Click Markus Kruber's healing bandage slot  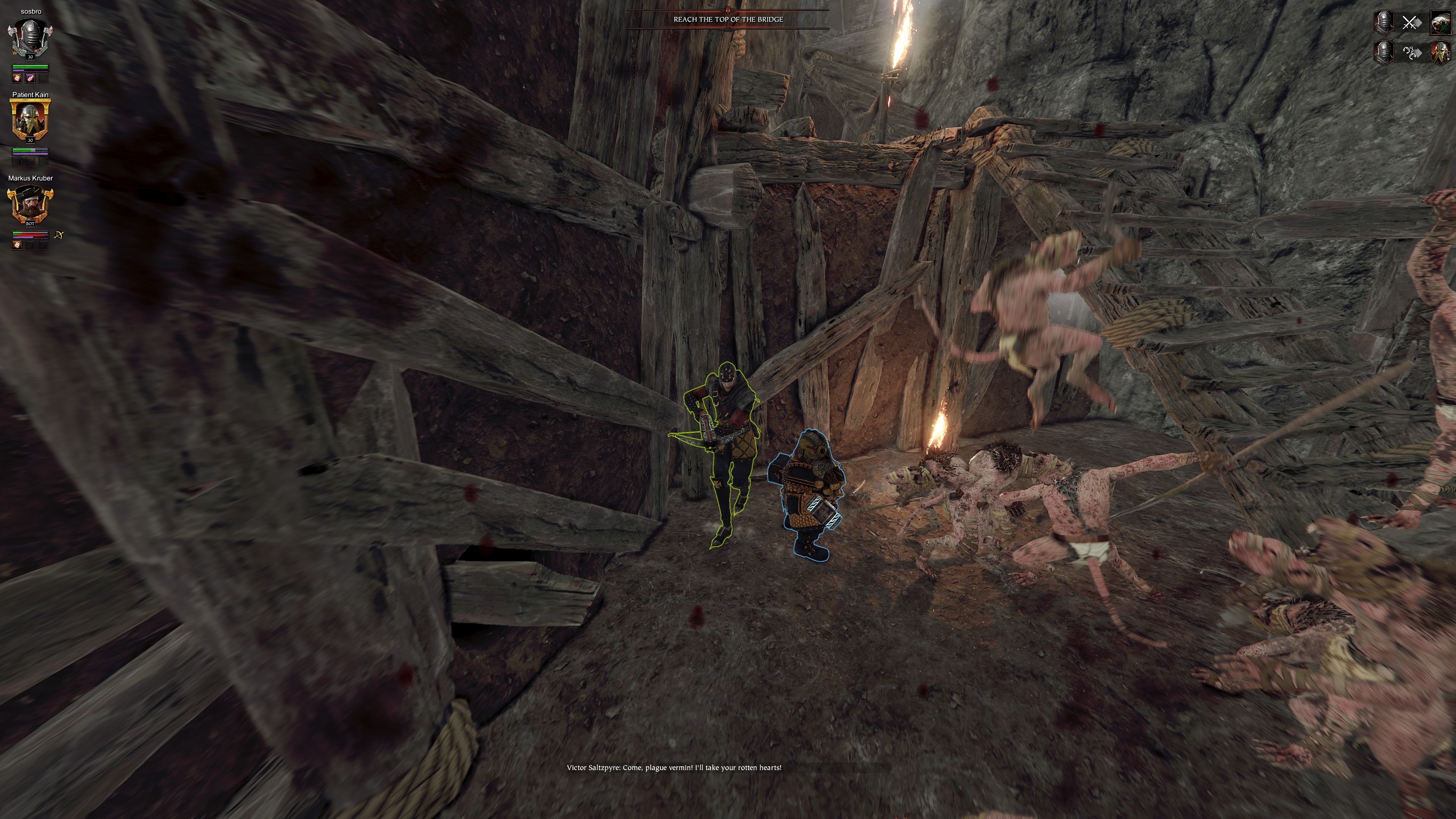point(17,245)
